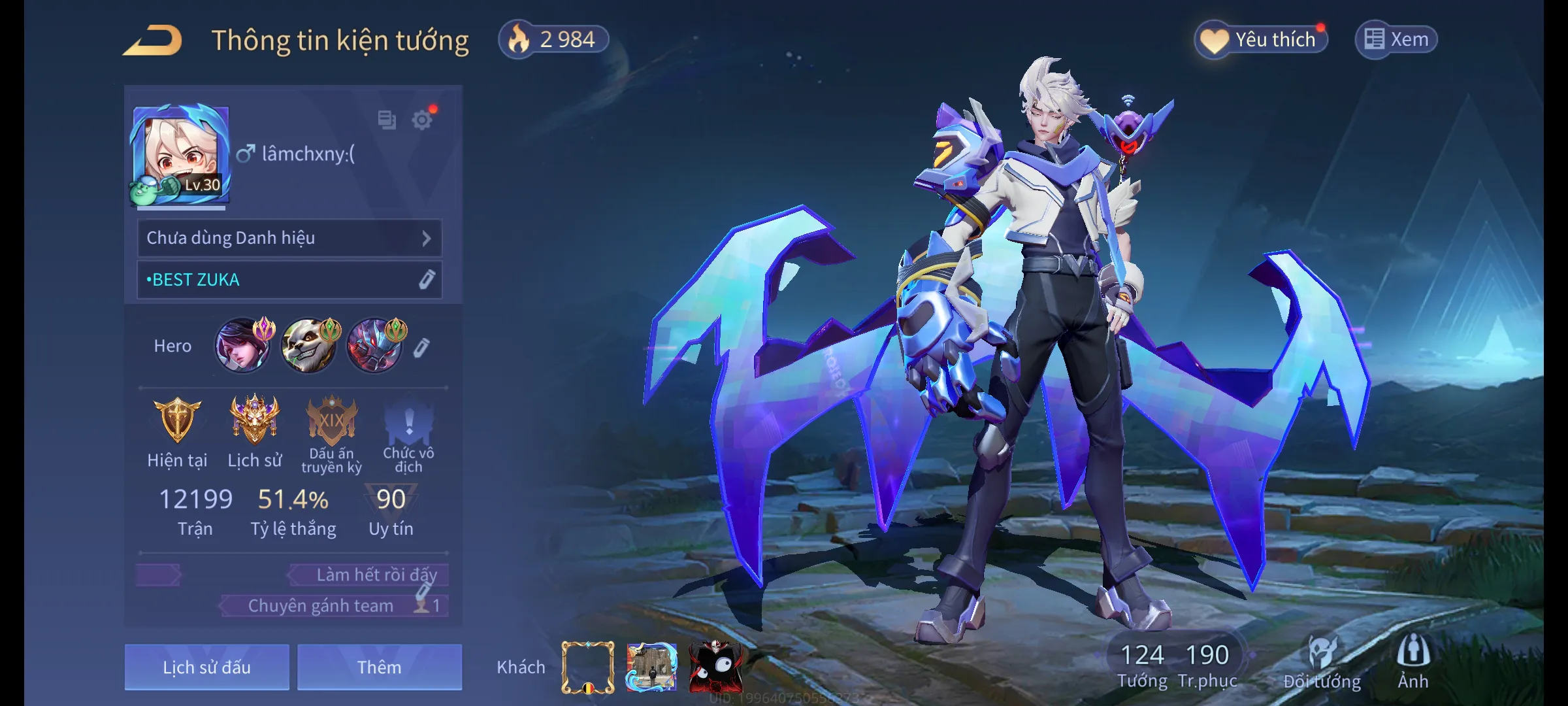
Task: Open profile settings gear icon
Action: point(422,120)
